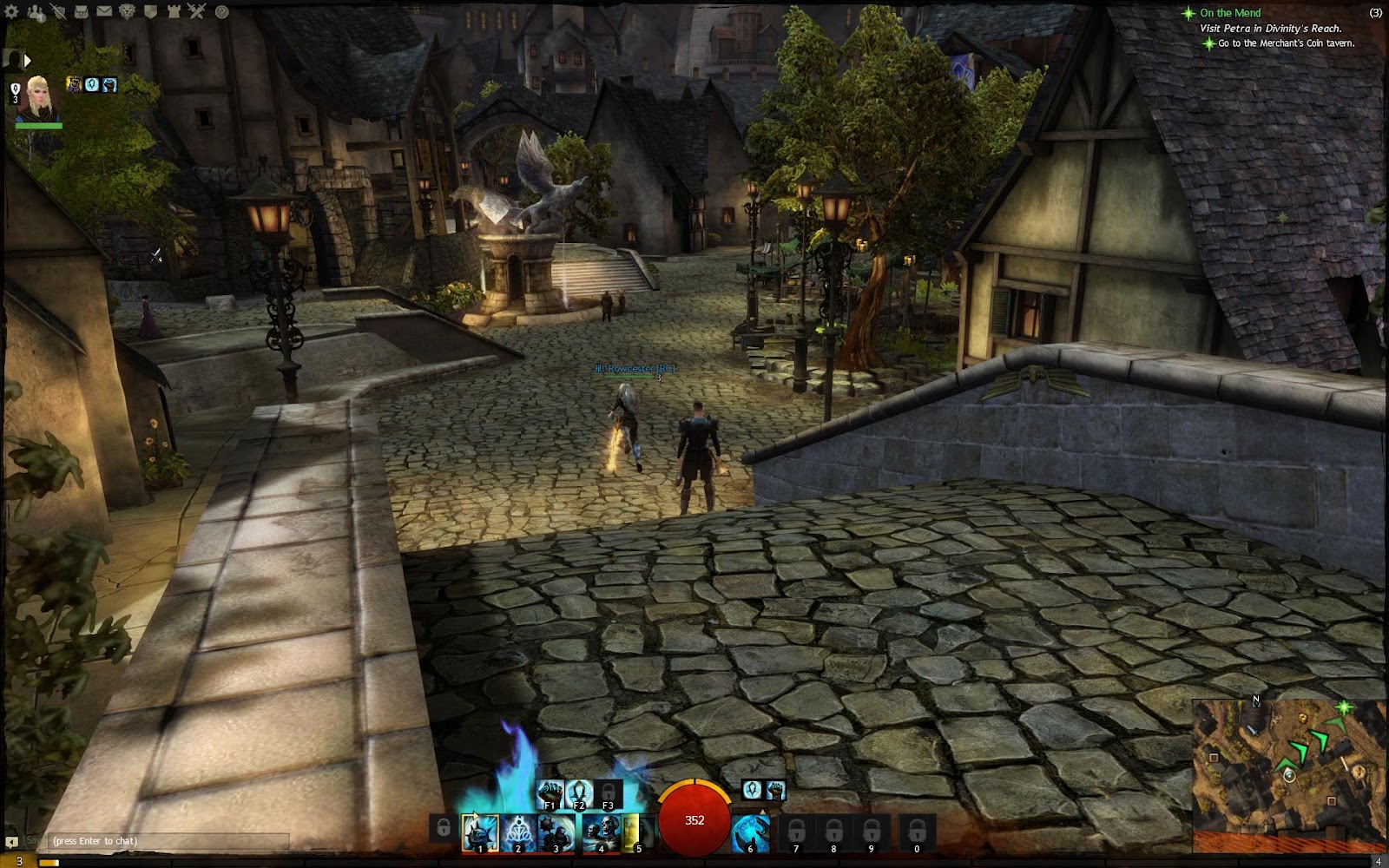1389x868 pixels.
Task: Open the question mark help icon
Action: click(221, 12)
